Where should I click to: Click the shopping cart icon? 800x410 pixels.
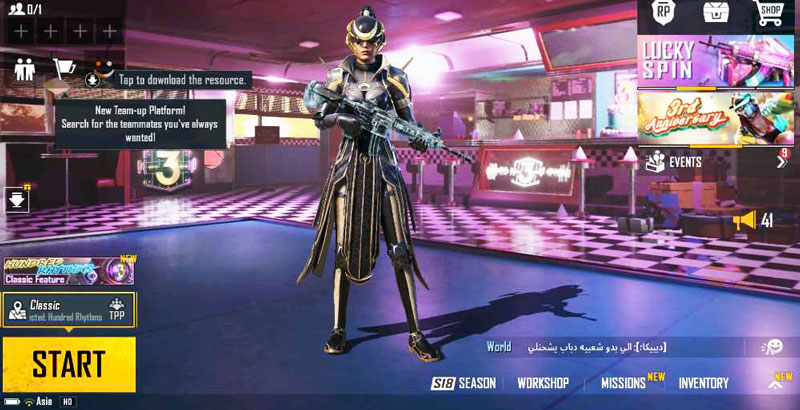point(63,68)
